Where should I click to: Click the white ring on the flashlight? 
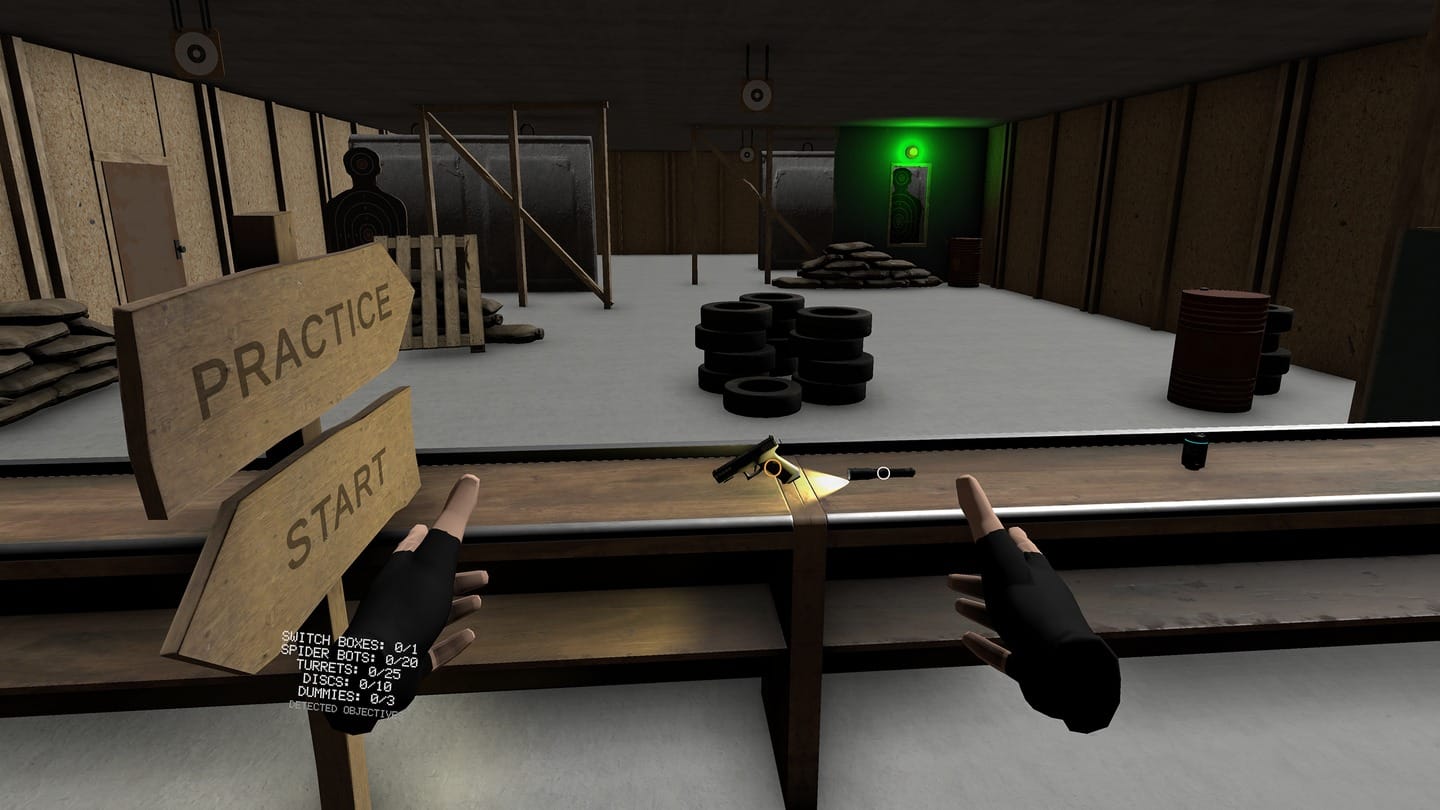881,472
